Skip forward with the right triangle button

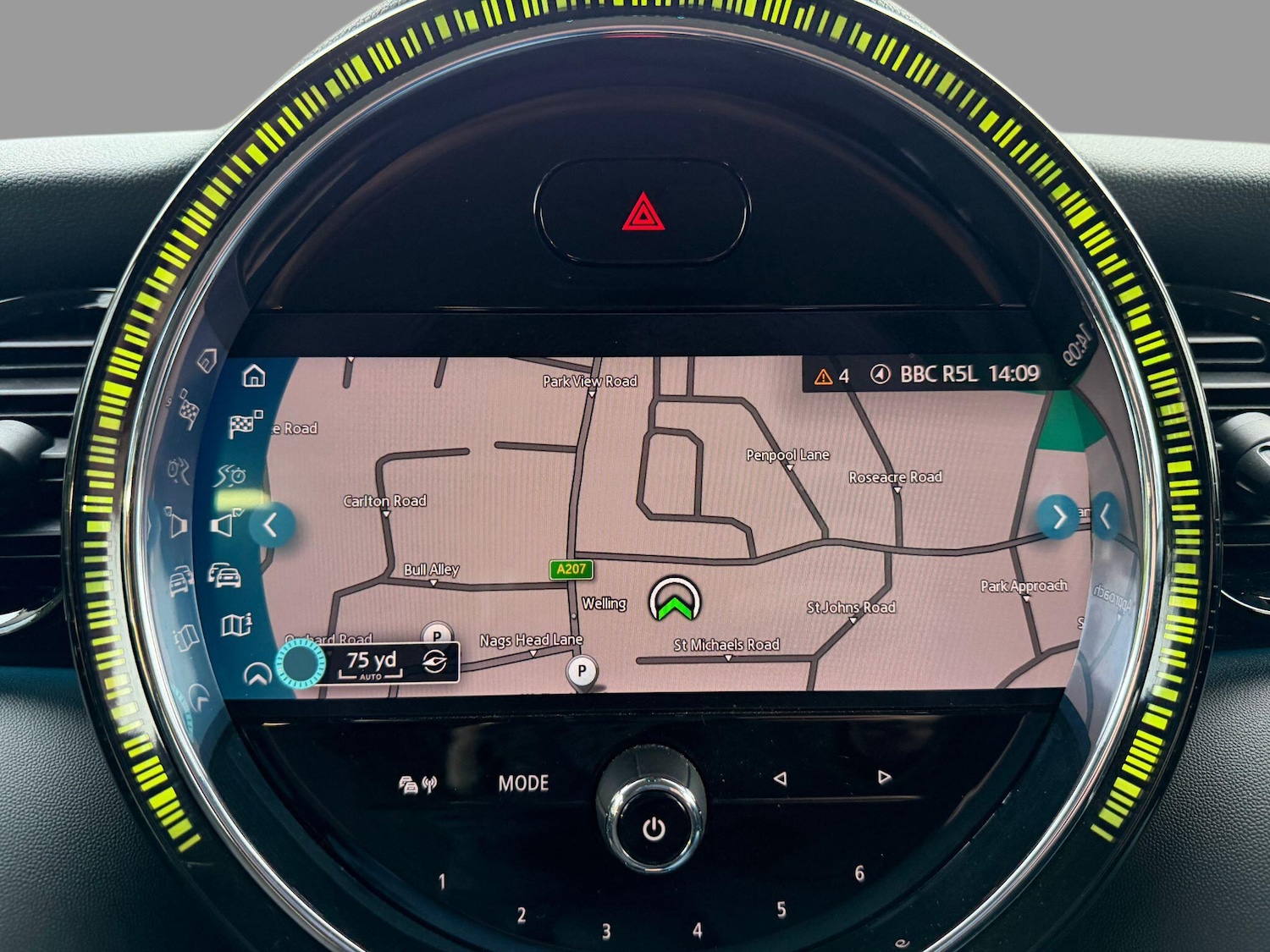pos(884,777)
